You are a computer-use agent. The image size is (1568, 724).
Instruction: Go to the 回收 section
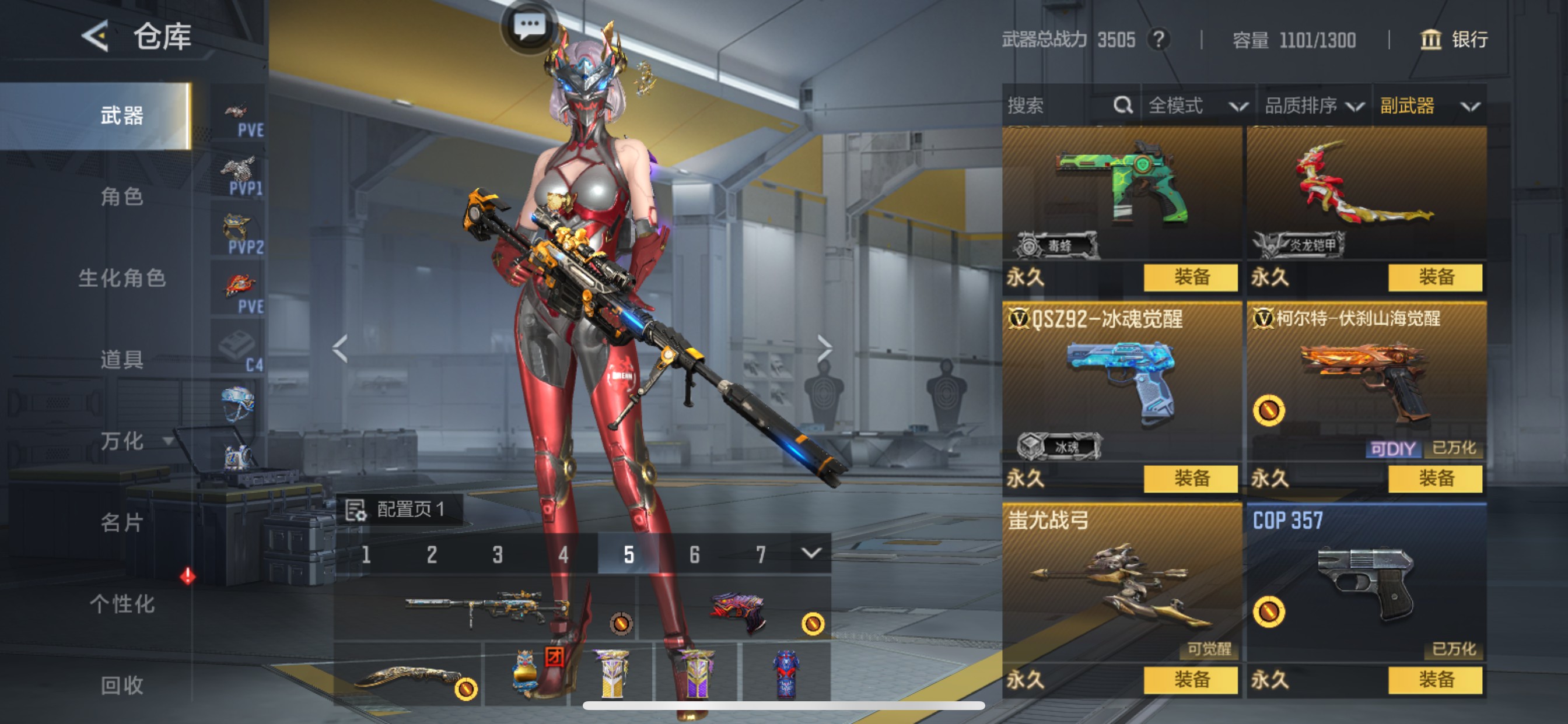click(x=122, y=685)
